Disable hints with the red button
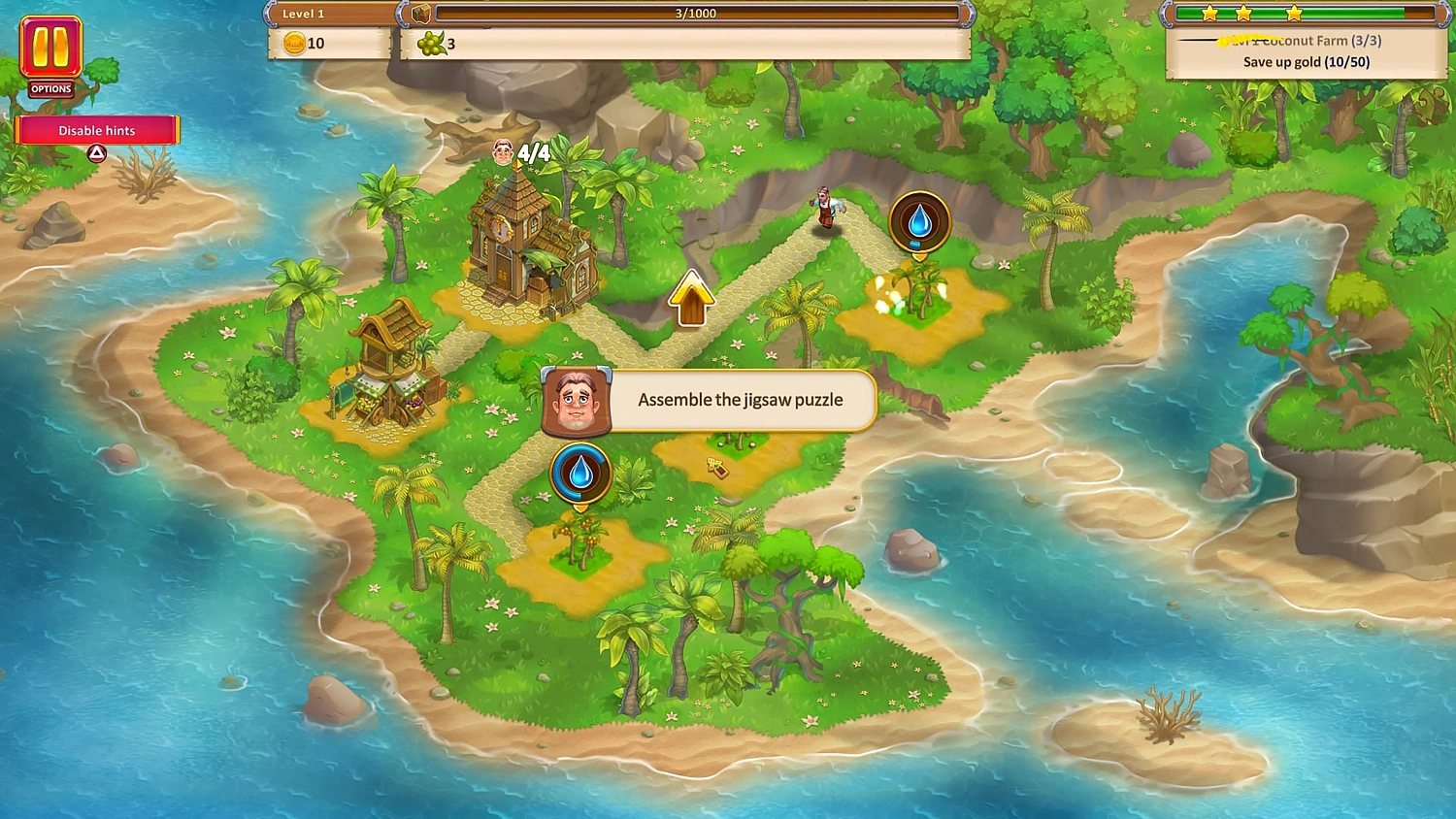The image size is (1456, 819). (x=96, y=130)
